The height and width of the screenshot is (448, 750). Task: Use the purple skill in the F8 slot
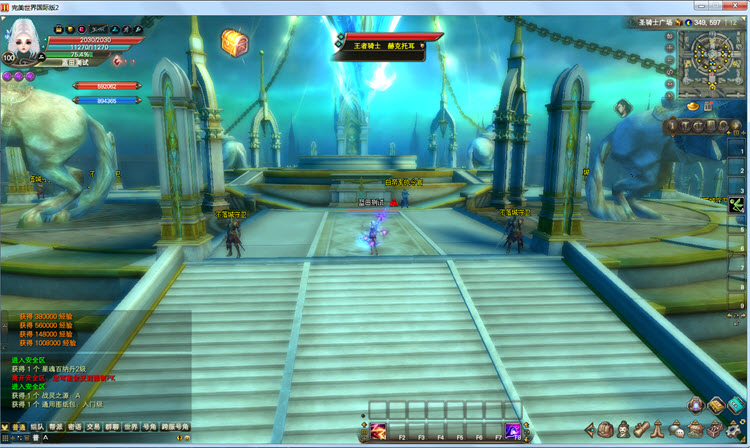point(513,430)
